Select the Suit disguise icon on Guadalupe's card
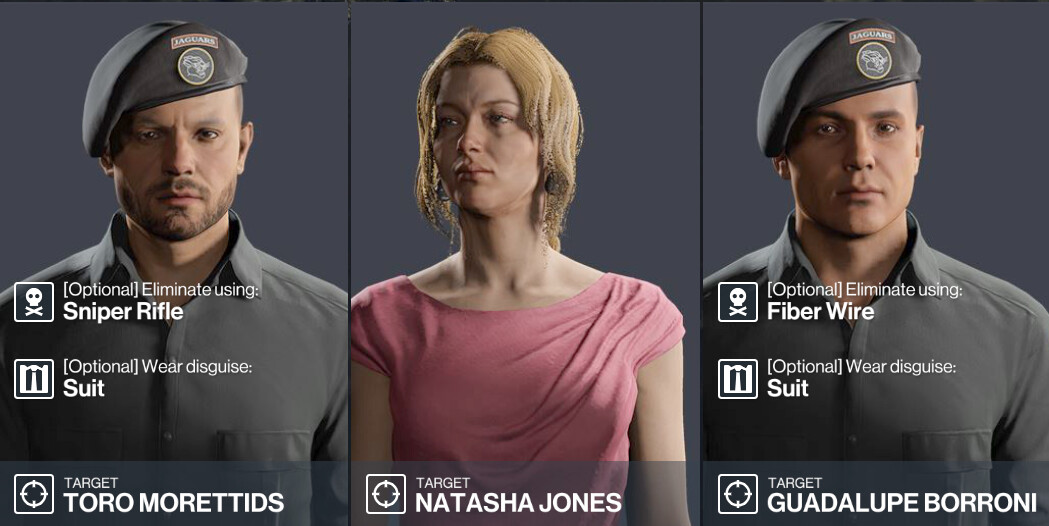Viewport: 1049px width, 526px height. pos(738,379)
